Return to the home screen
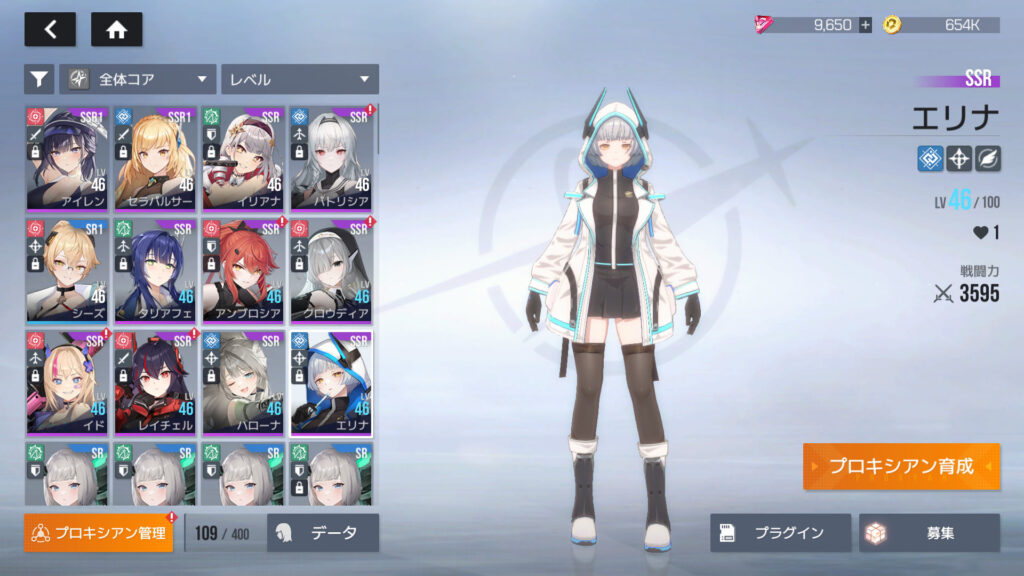The width and height of the screenshot is (1024, 576). coord(116,30)
